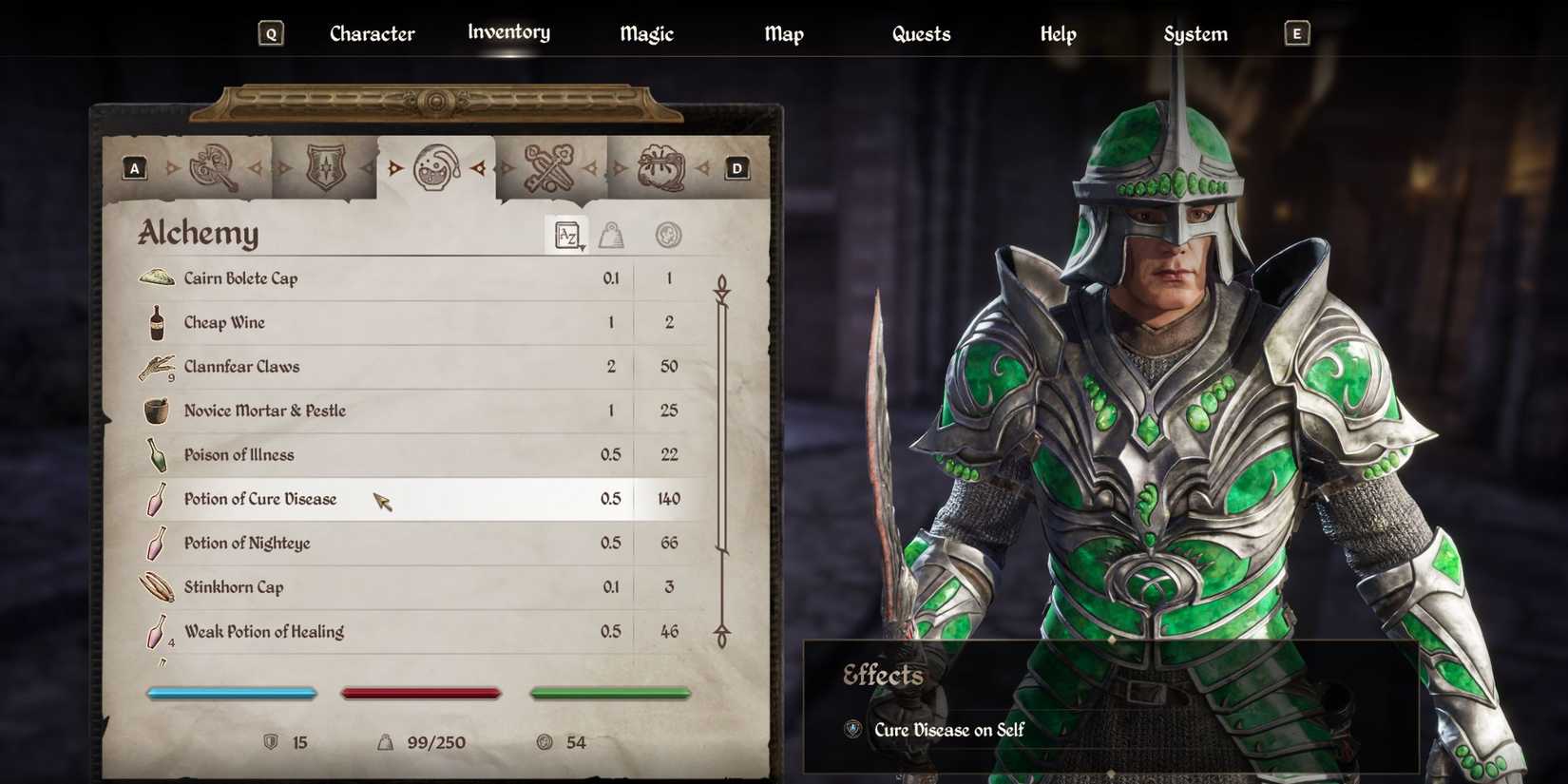Click the red health bar
Image resolution: width=1568 pixels, height=784 pixels.
click(421, 693)
